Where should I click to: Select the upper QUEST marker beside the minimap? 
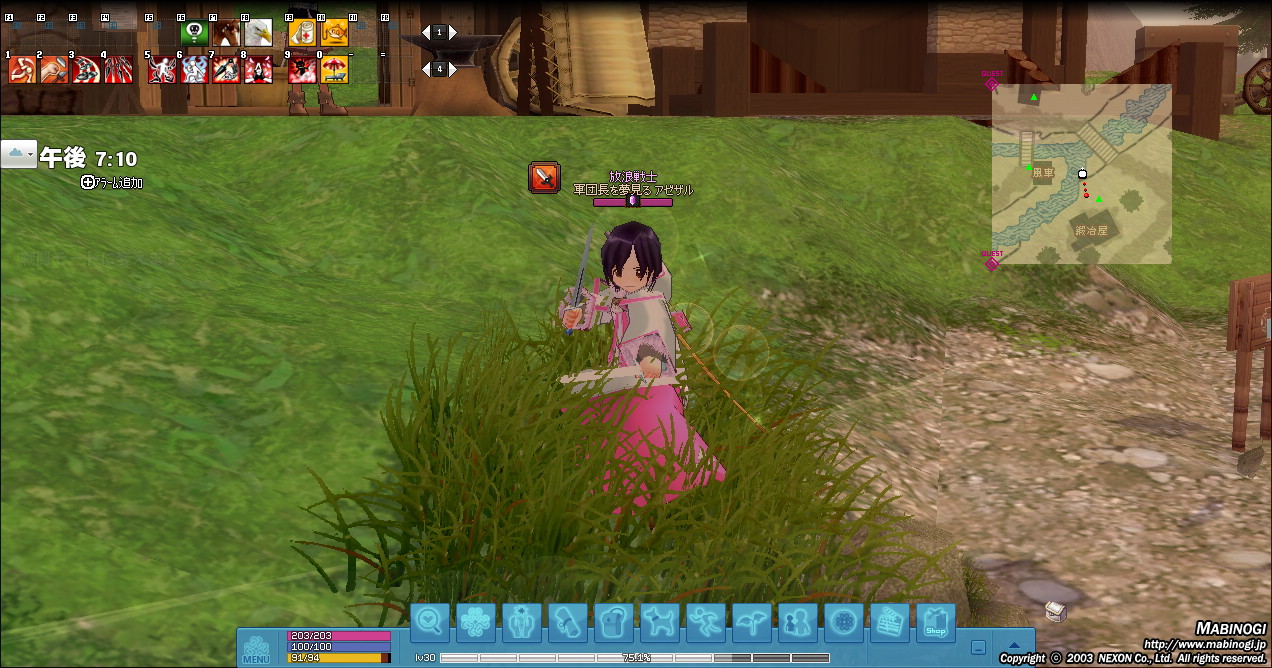coord(992,82)
